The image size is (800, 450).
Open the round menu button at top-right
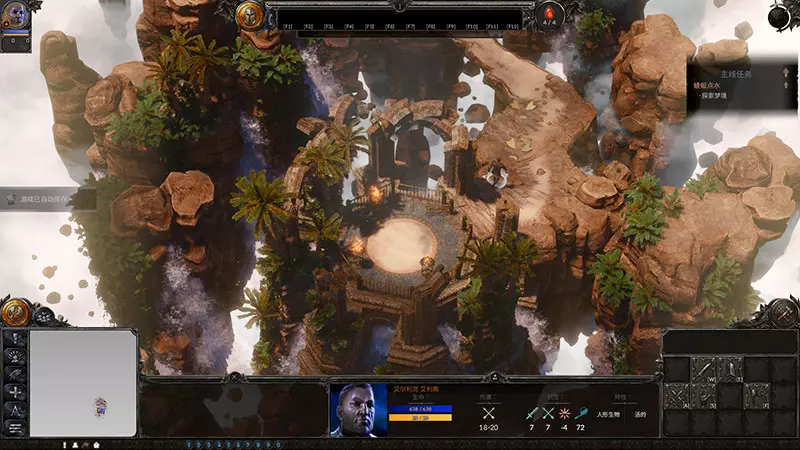783,15
